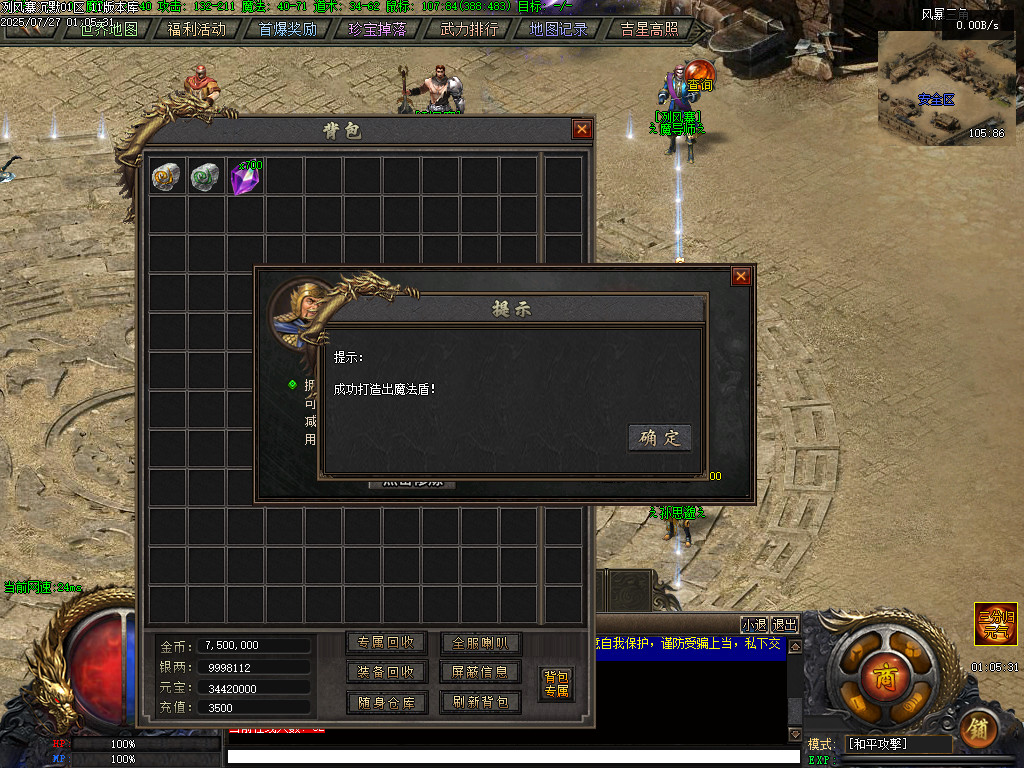Select the purple crystal stack x700

[x=245, y=177]
